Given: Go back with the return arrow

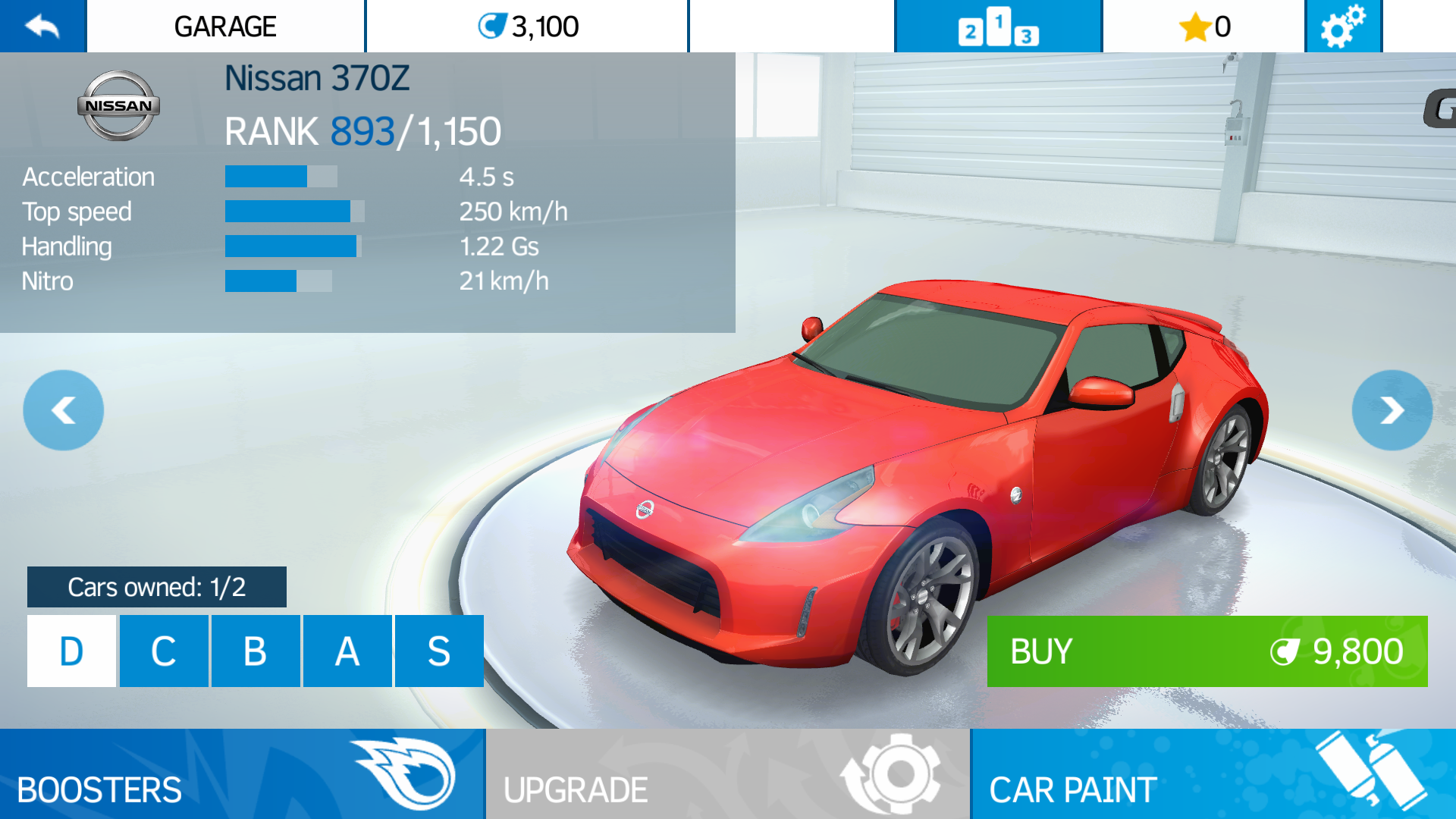Looking at the screenshot, I should pyautogui.click(x=42, y=27).
